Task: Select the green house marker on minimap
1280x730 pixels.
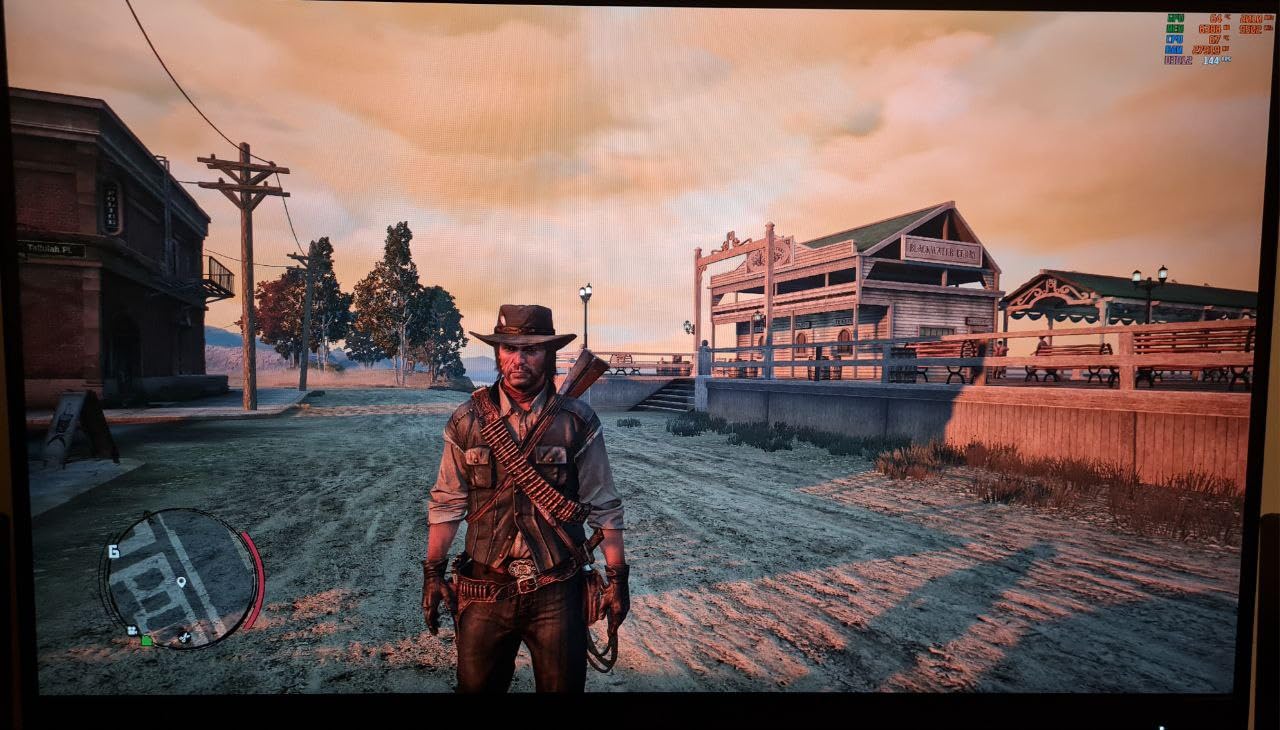Action: 147,640
